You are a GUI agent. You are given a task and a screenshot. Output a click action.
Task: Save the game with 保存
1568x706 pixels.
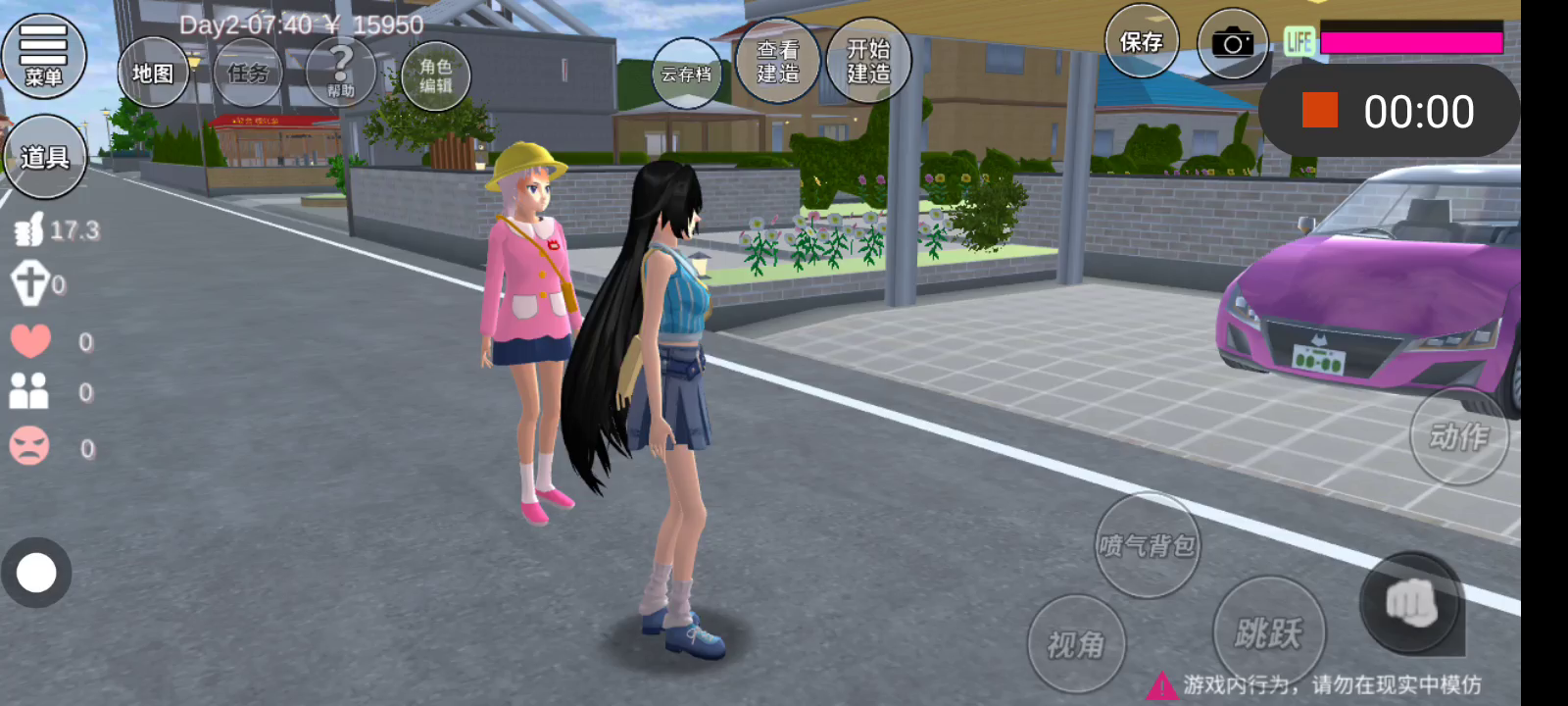[x=1142, y=42]
